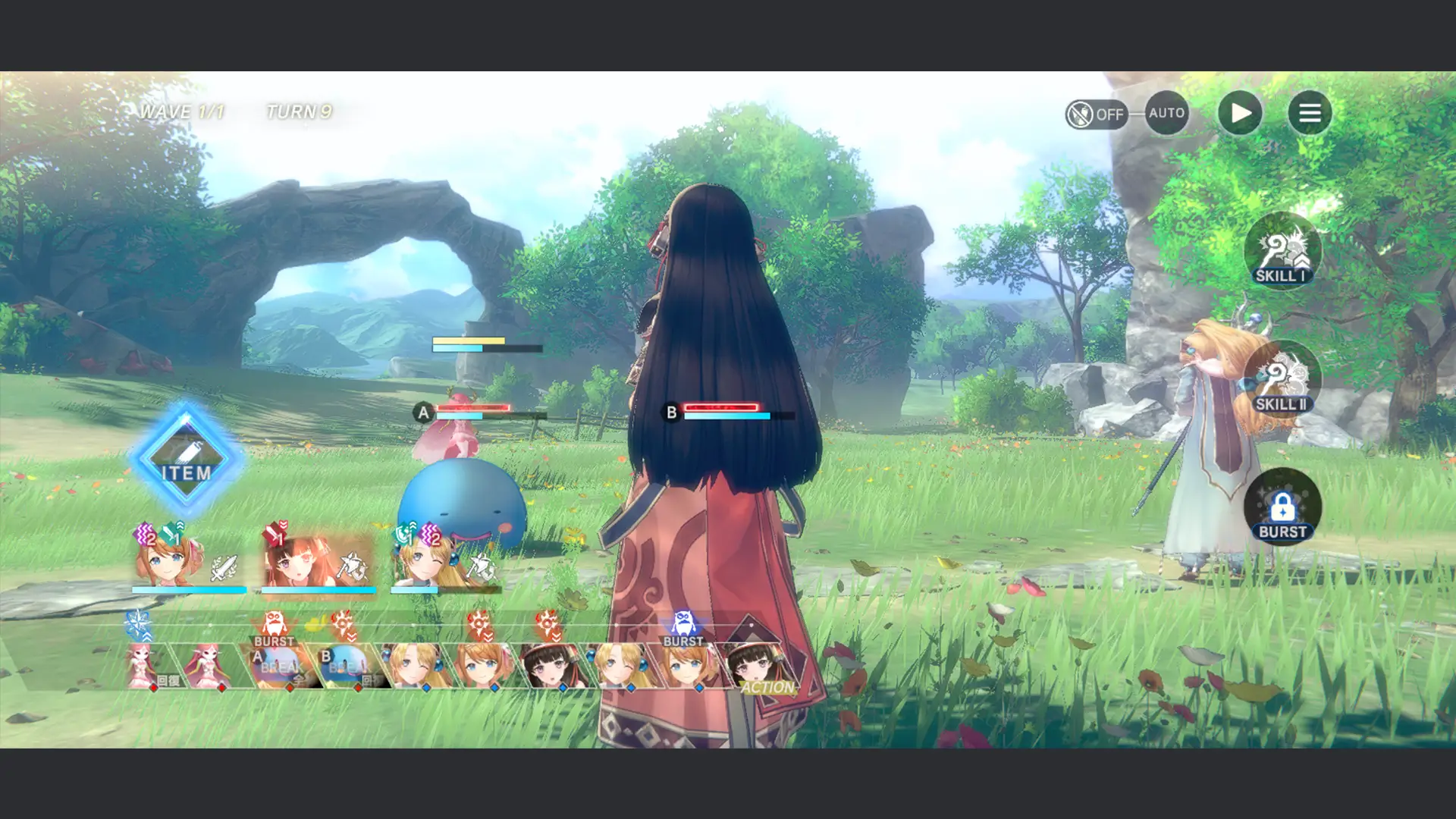Activate the SKILL I icon
The height and width of the screenshot is (819, 1456).
click(1282, 253)
